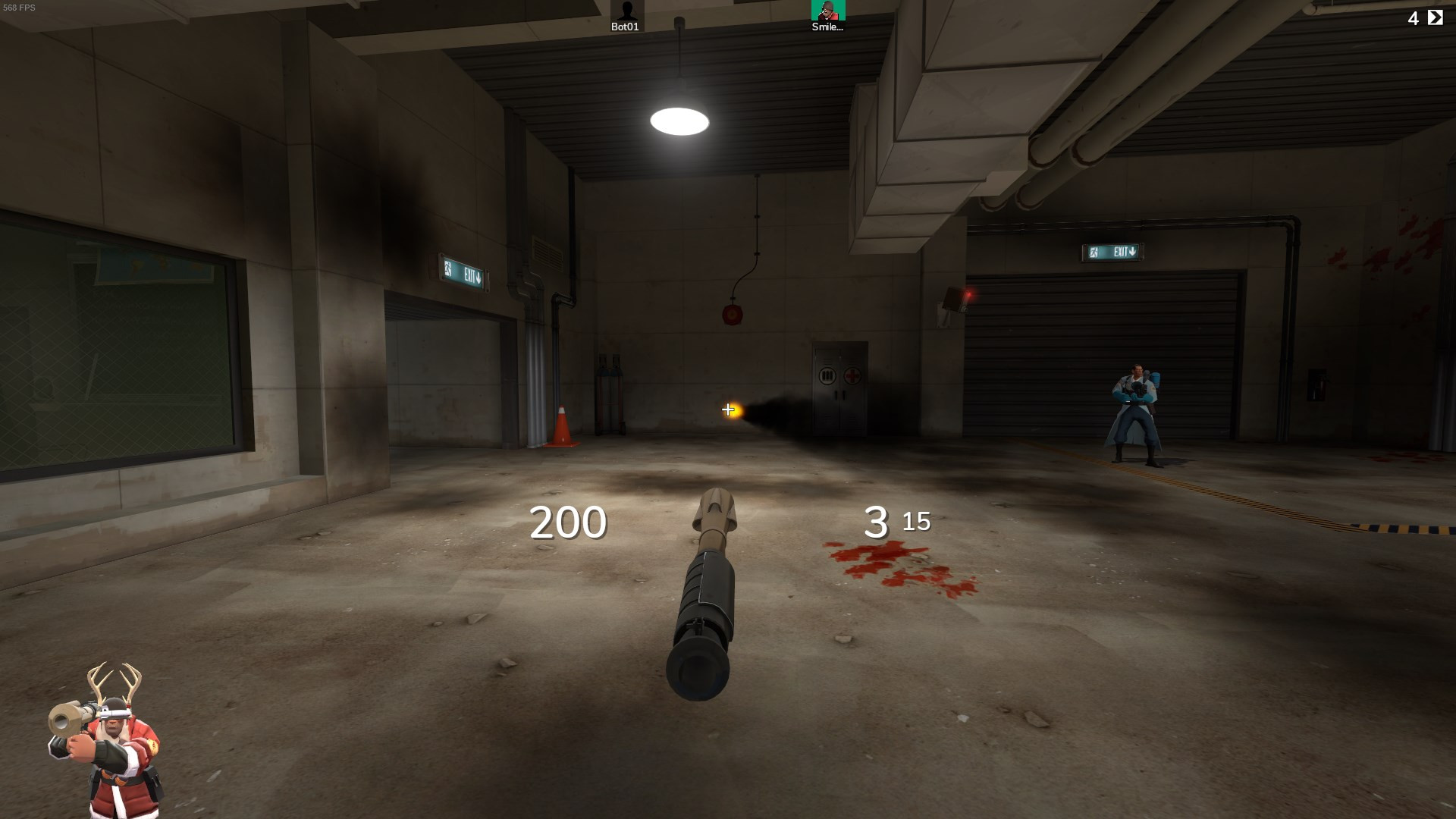1456x819 pixels.
Task: Click the Bot01 player avatar
Action: coord(626,11)
